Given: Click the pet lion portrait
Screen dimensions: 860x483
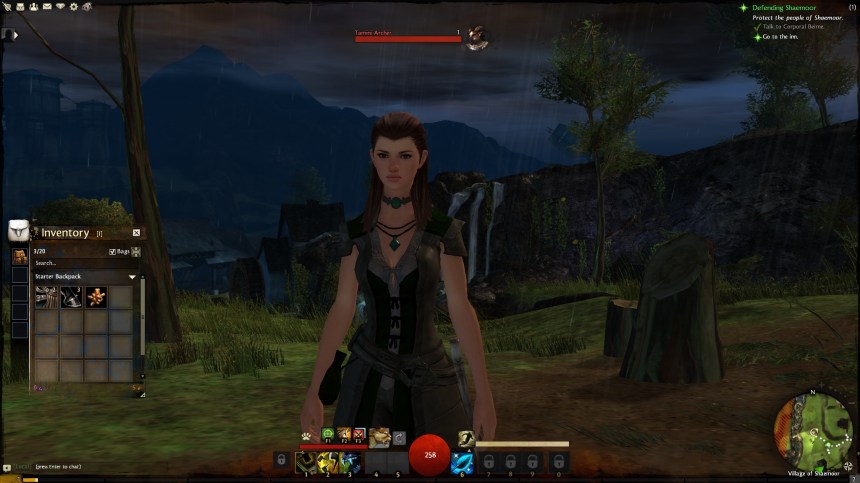Looking at the screenshot, I should click(379, 437).
